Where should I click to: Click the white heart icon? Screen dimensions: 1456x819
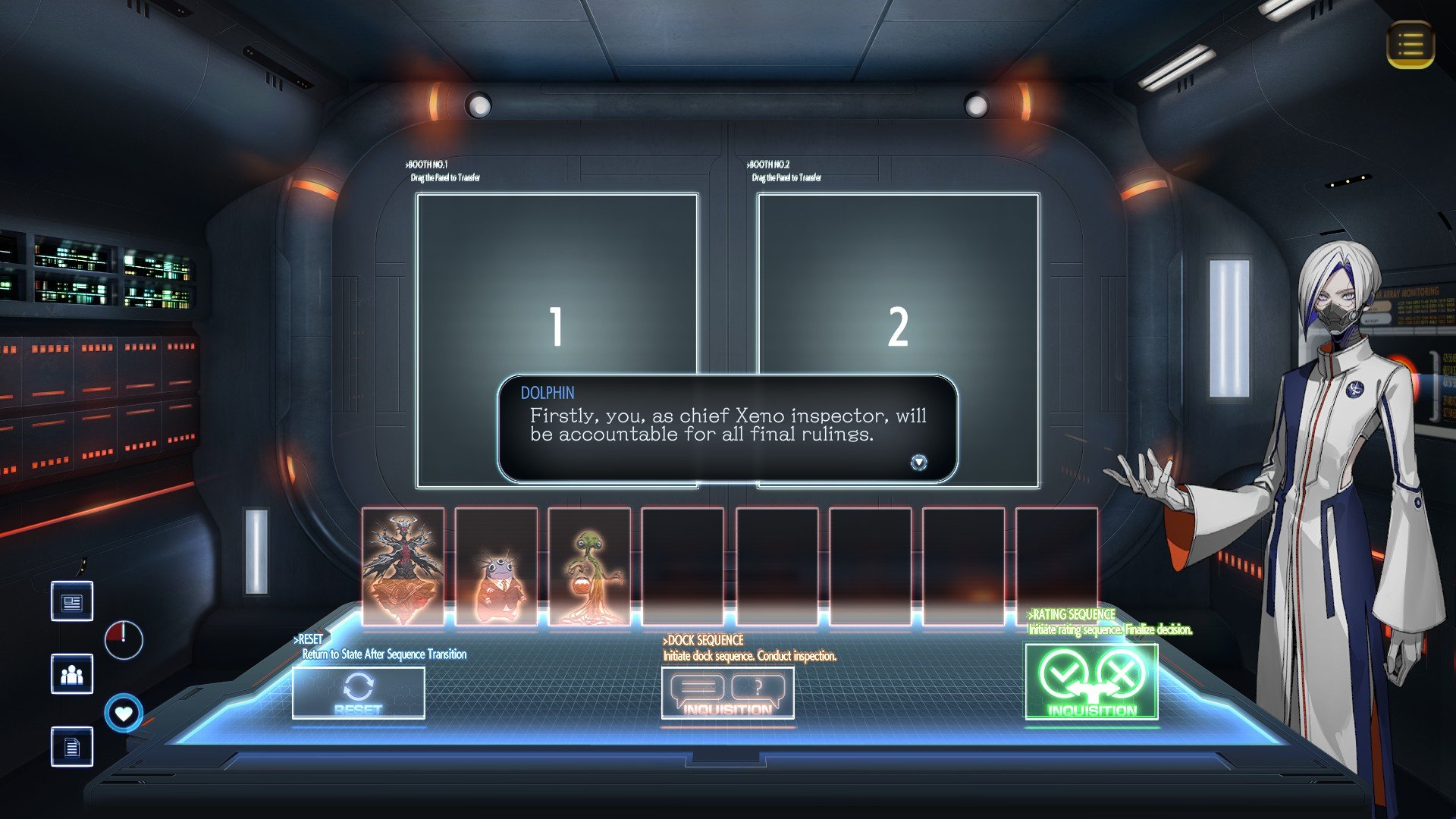(x=124, y=714)
